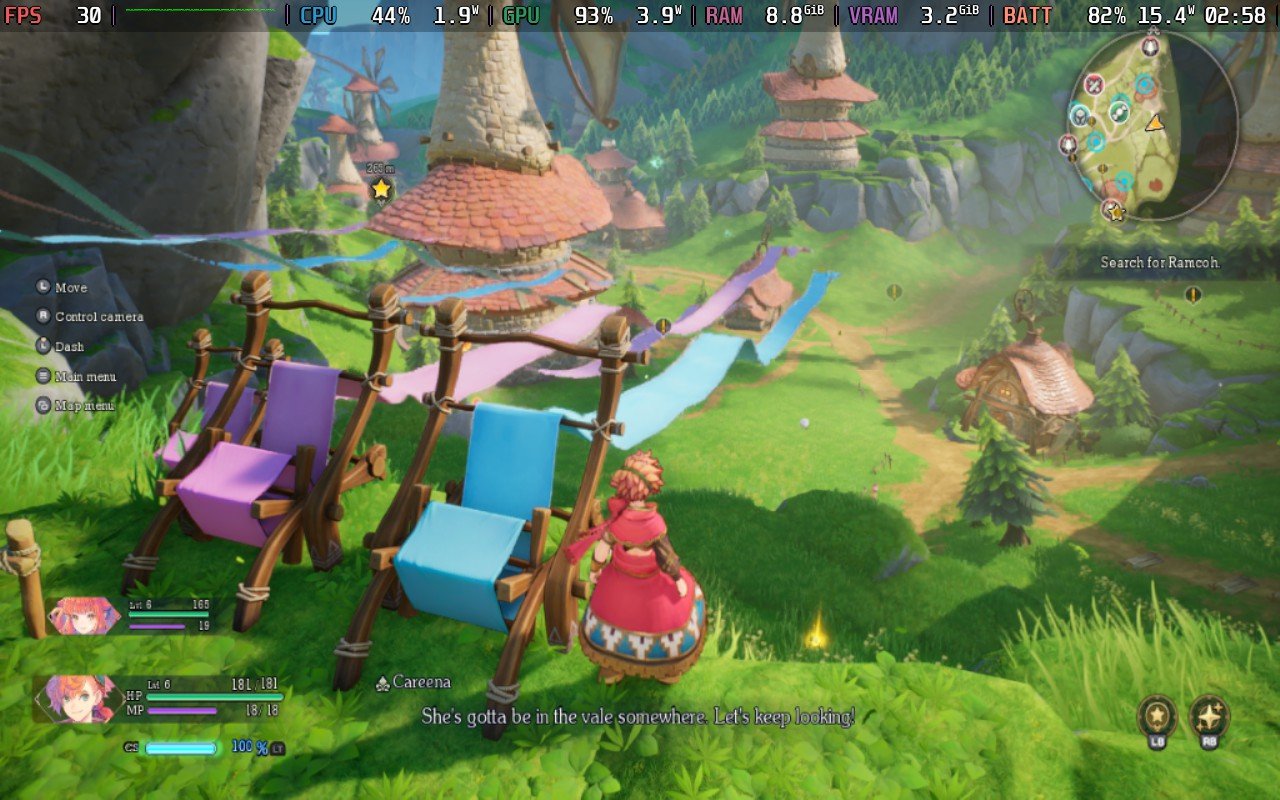
Task: Select the second party member's hexagonal portrait
Action: [84, 616]
